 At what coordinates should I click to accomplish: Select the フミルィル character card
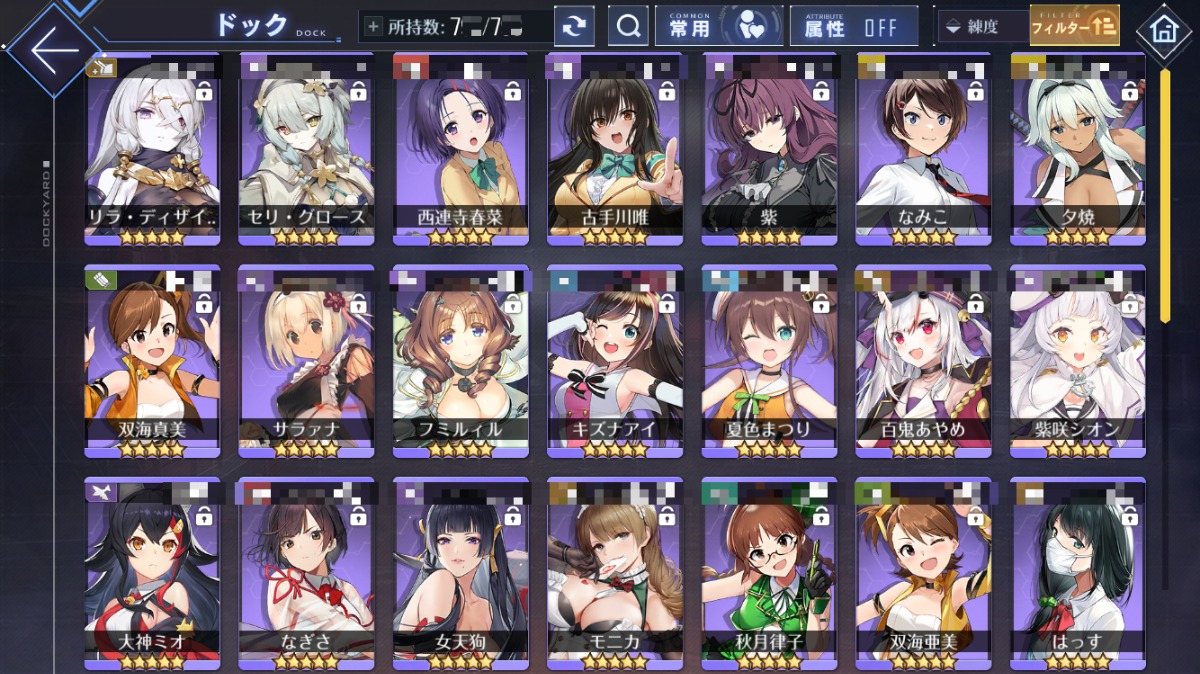pos(460,362)
